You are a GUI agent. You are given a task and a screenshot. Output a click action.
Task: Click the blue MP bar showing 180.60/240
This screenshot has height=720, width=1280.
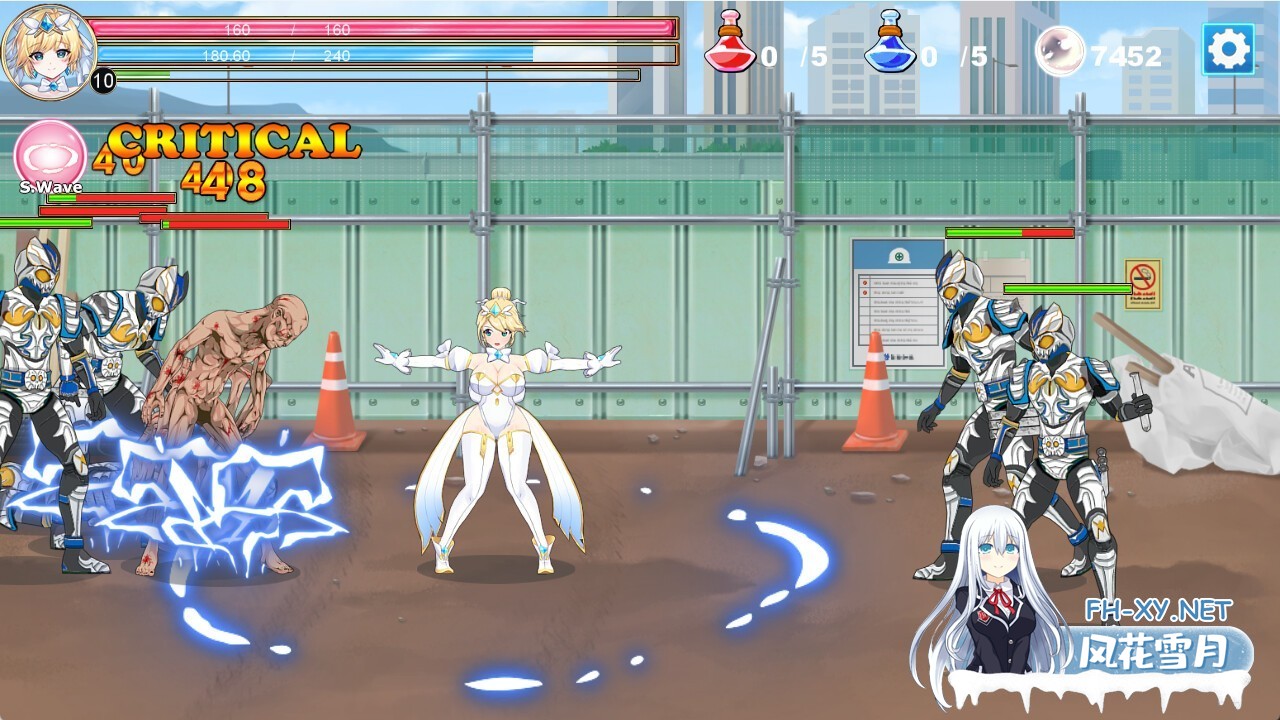[390, 55]
